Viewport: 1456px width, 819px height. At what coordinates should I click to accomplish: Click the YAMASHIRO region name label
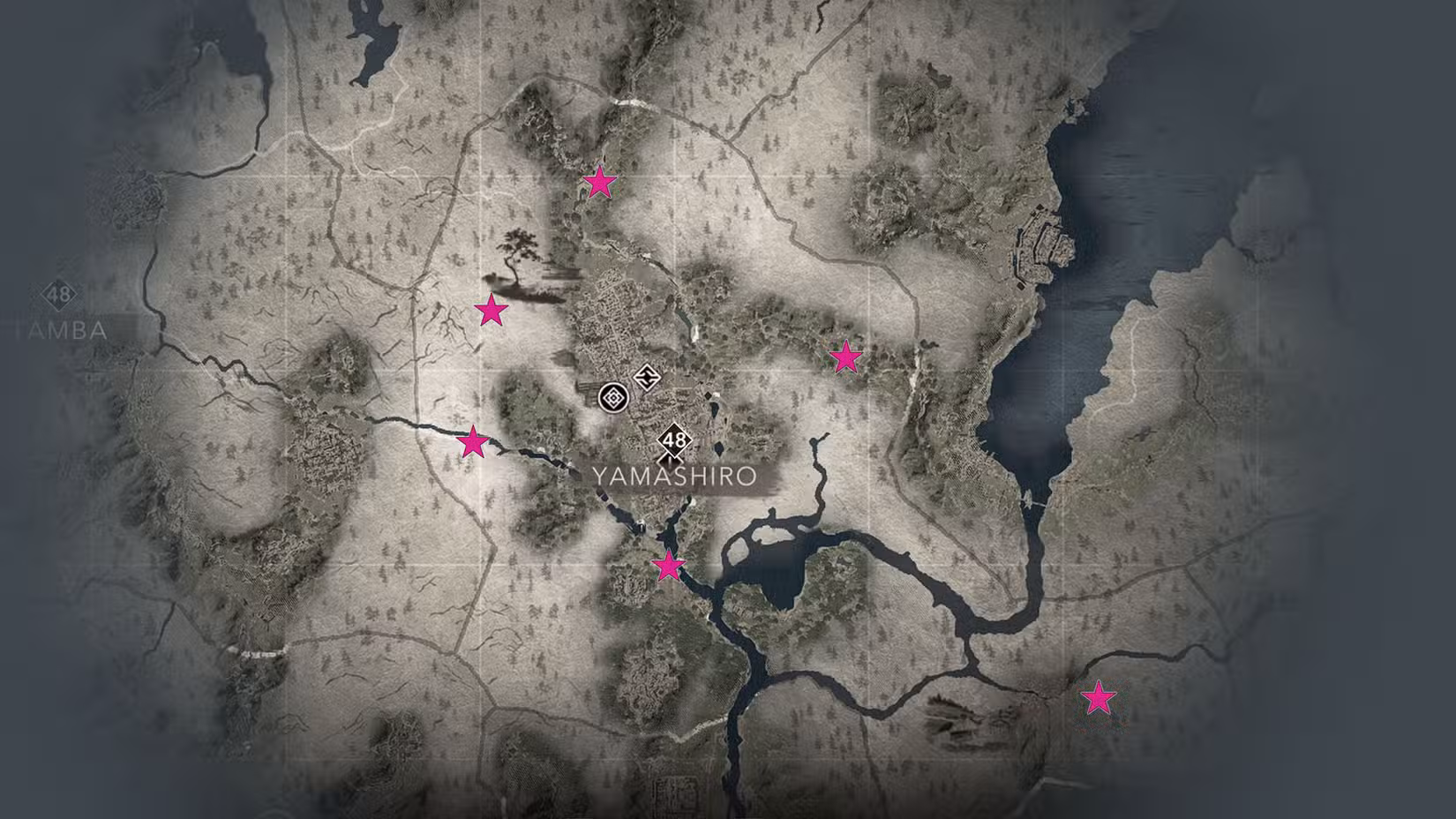point(675,476)
